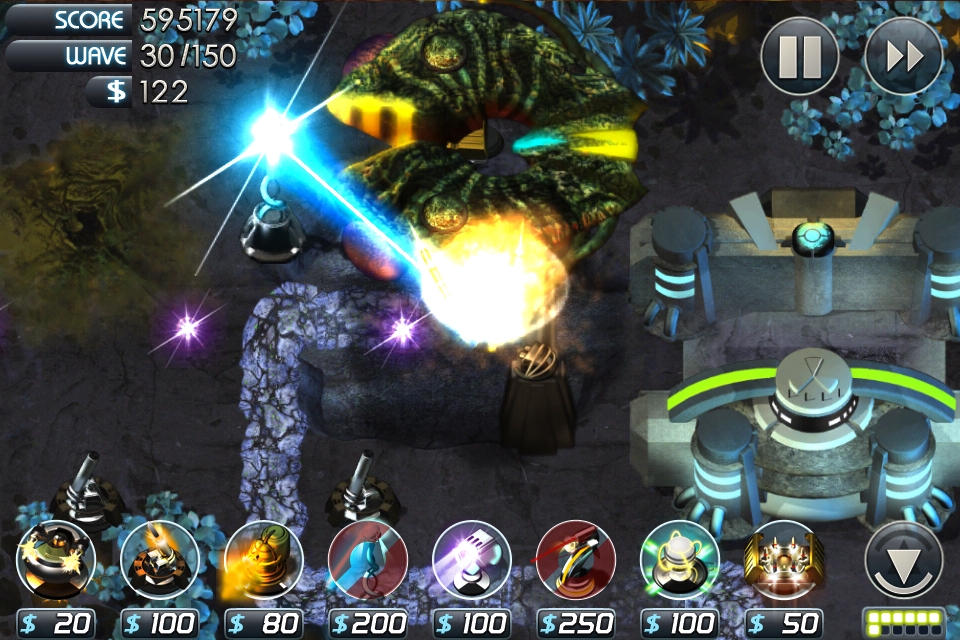The height and width of the screenshot is (640, 960).
Task: Pick the $100 green glowing tower
Action: [680, 560]
